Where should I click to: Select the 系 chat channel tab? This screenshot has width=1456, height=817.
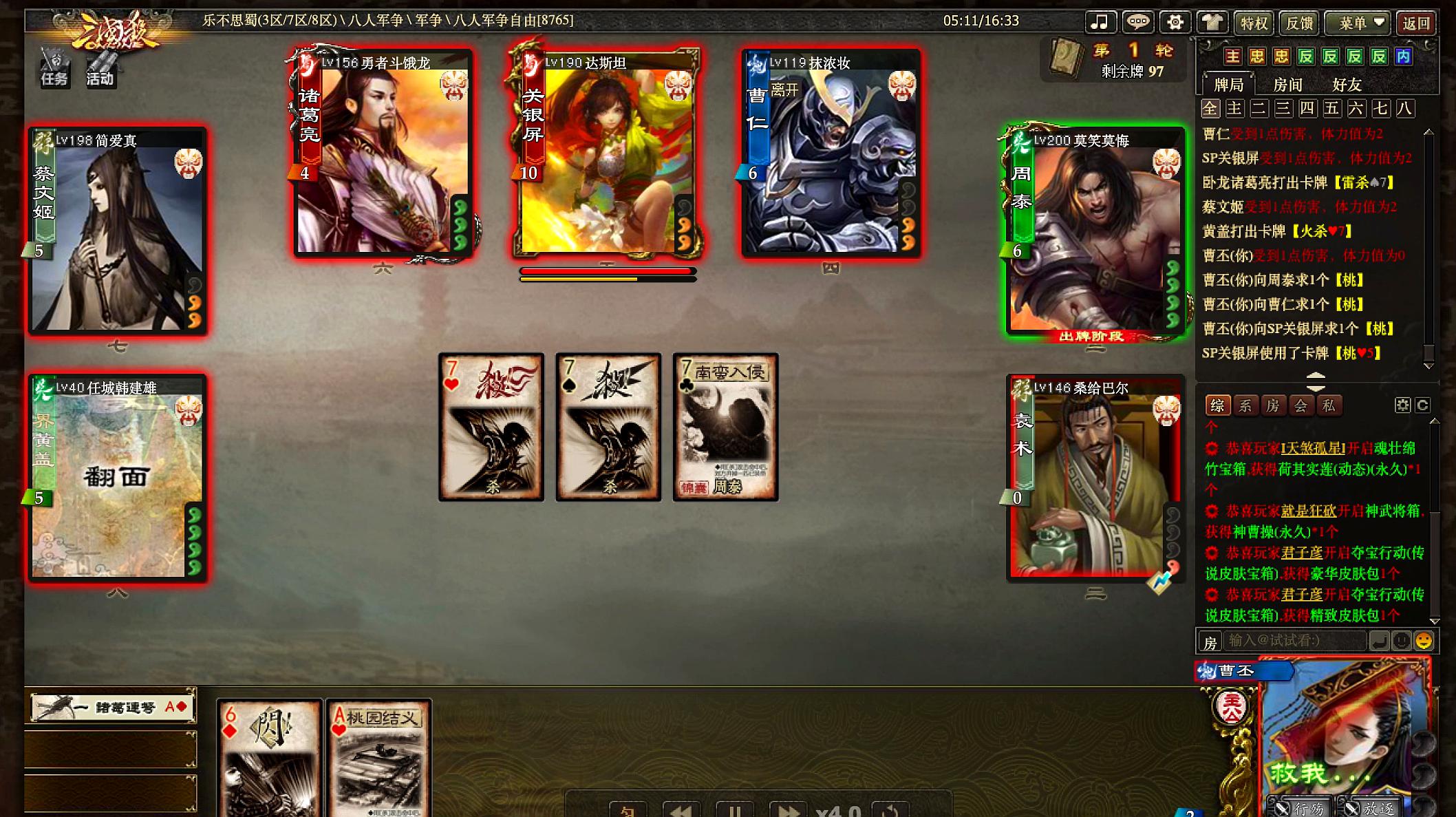click(1245, 405)
